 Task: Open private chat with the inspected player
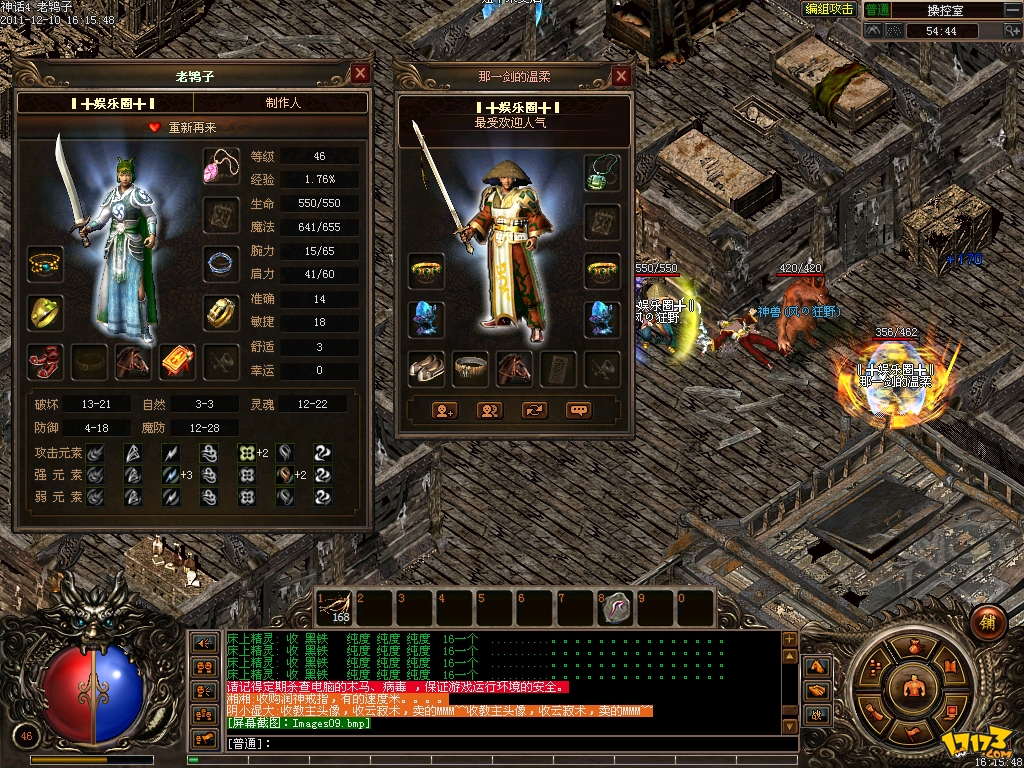[578, 410]
